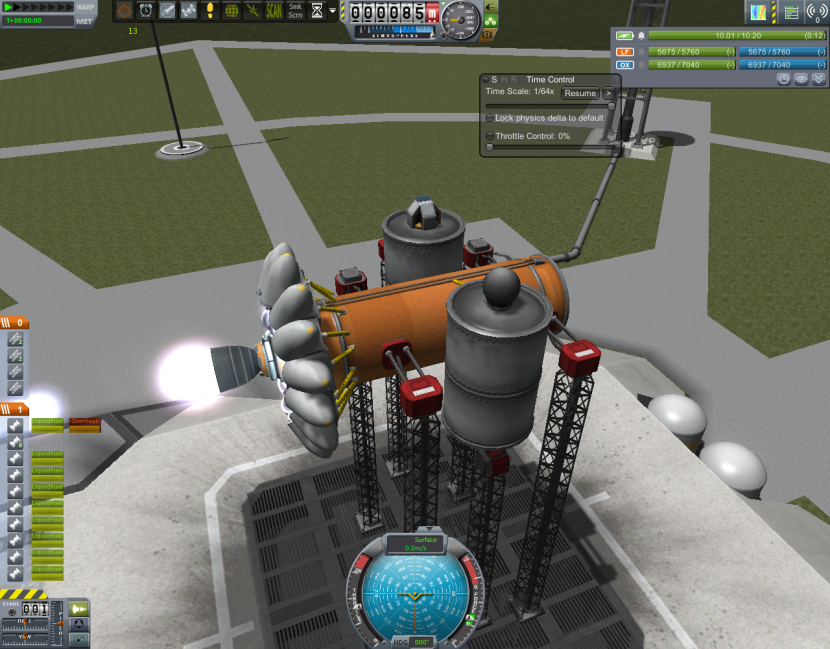Expand the toolbar dropdown arrow
This screenshot has width=830, height=649.
tap(333, 11)
